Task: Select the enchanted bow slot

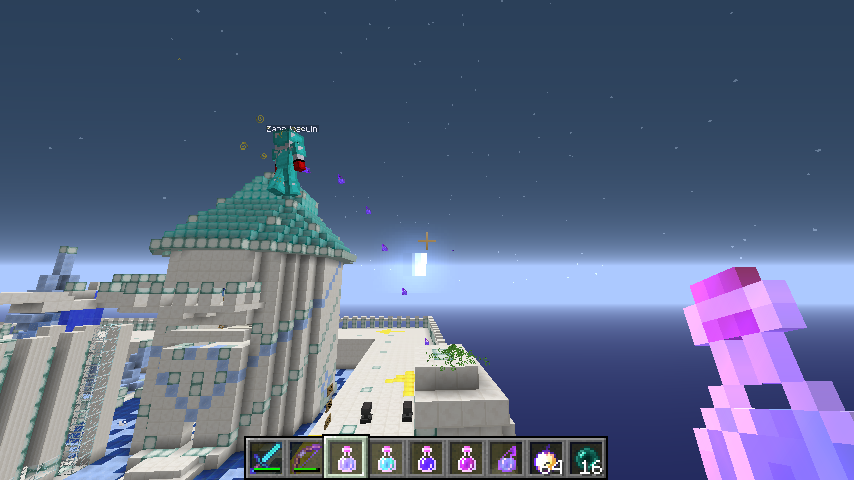Action: tap(307, 458)
